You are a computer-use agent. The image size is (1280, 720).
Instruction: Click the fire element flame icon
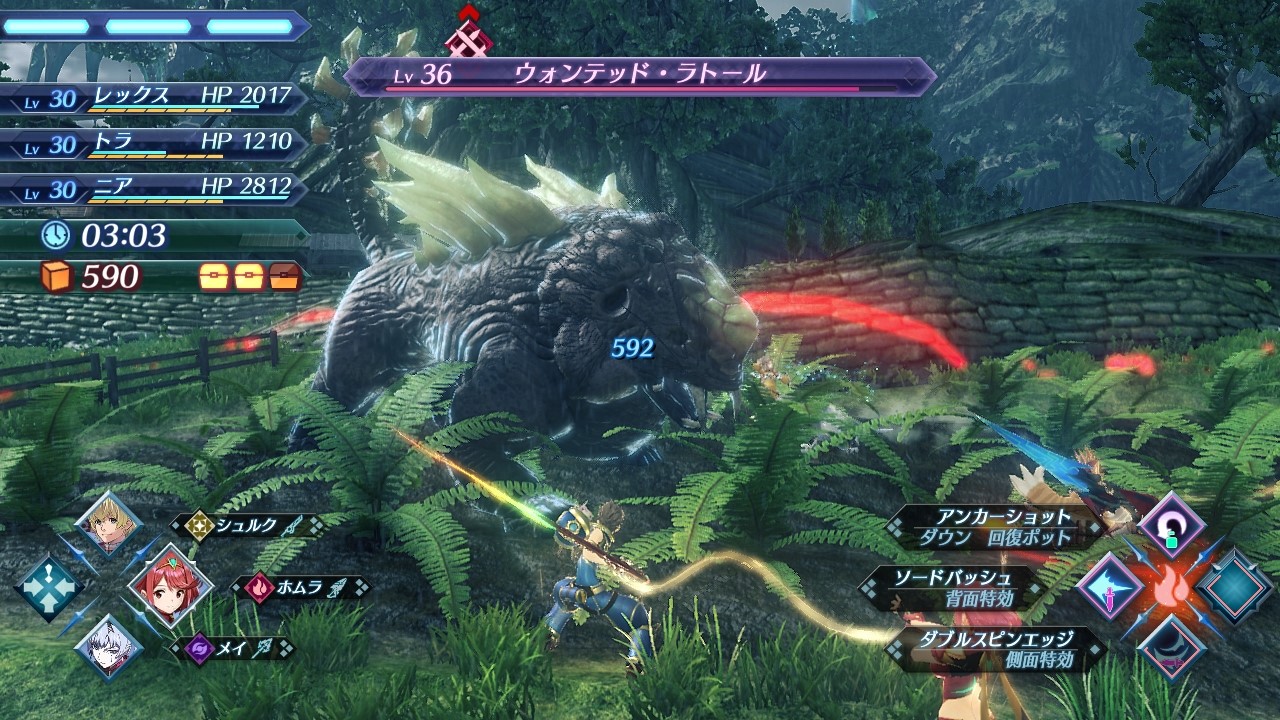1172,588
